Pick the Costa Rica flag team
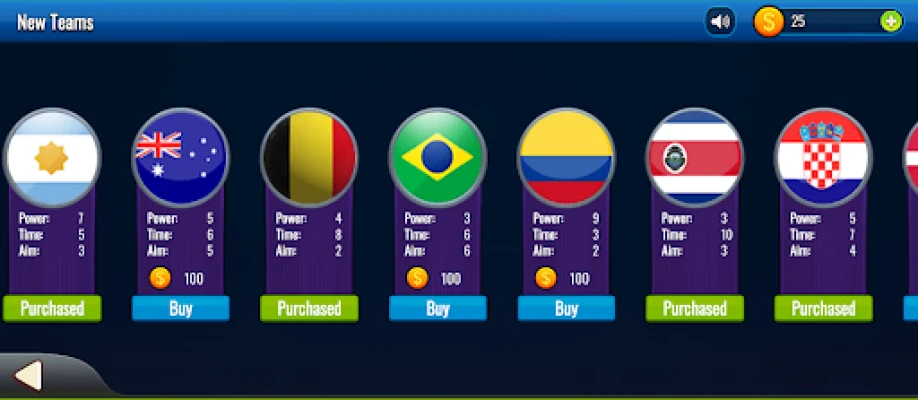The height and width of the screenshot is (400, 918). (x=695, y=157)
